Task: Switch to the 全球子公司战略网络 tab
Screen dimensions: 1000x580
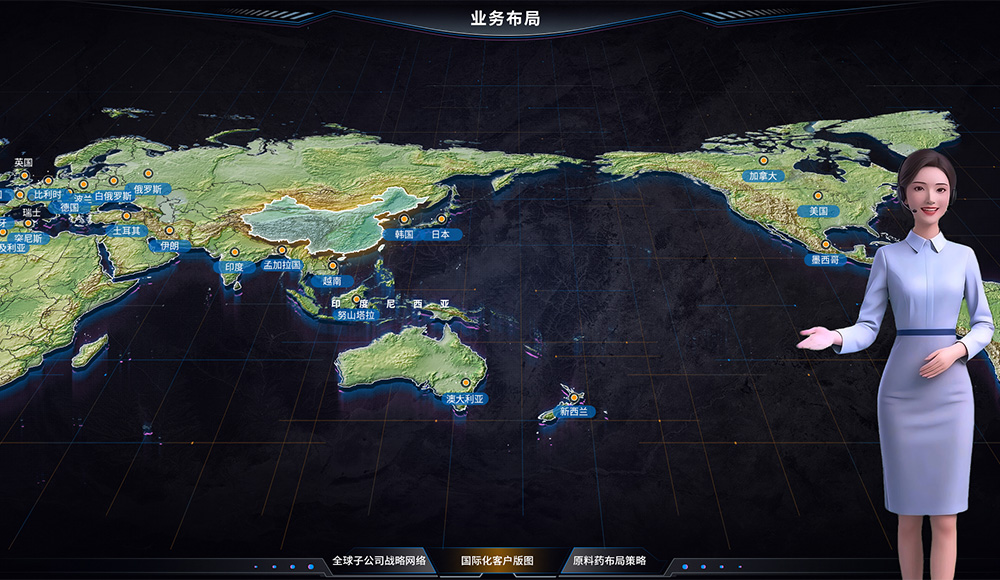Action: (x=380, y=561)
